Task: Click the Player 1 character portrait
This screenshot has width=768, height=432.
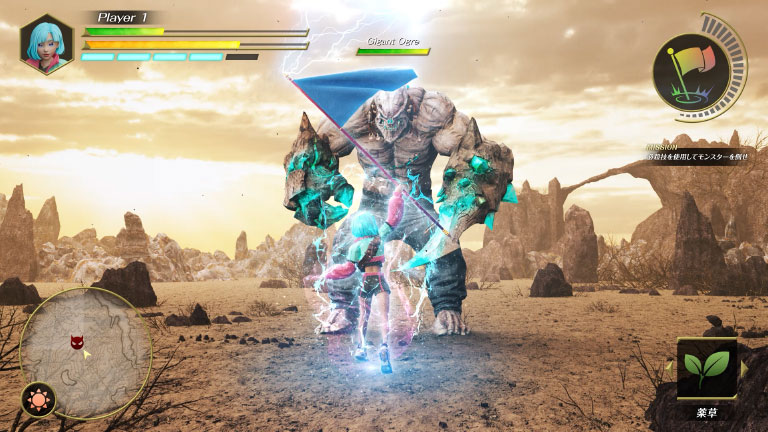Action: point(46,44)
